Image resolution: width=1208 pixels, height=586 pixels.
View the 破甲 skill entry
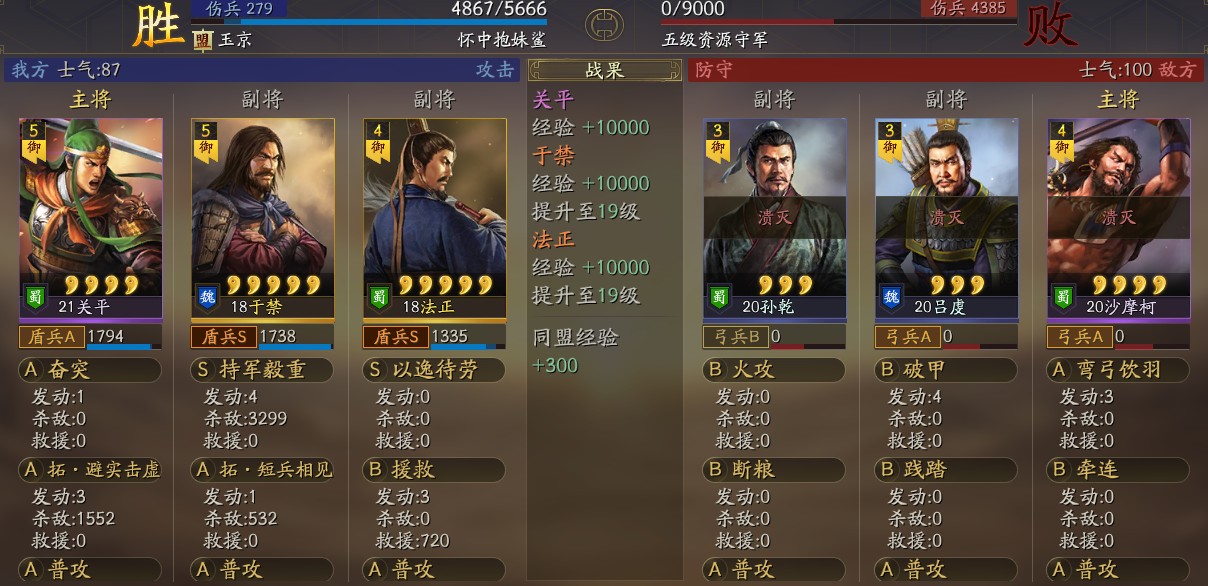(946, 370)
